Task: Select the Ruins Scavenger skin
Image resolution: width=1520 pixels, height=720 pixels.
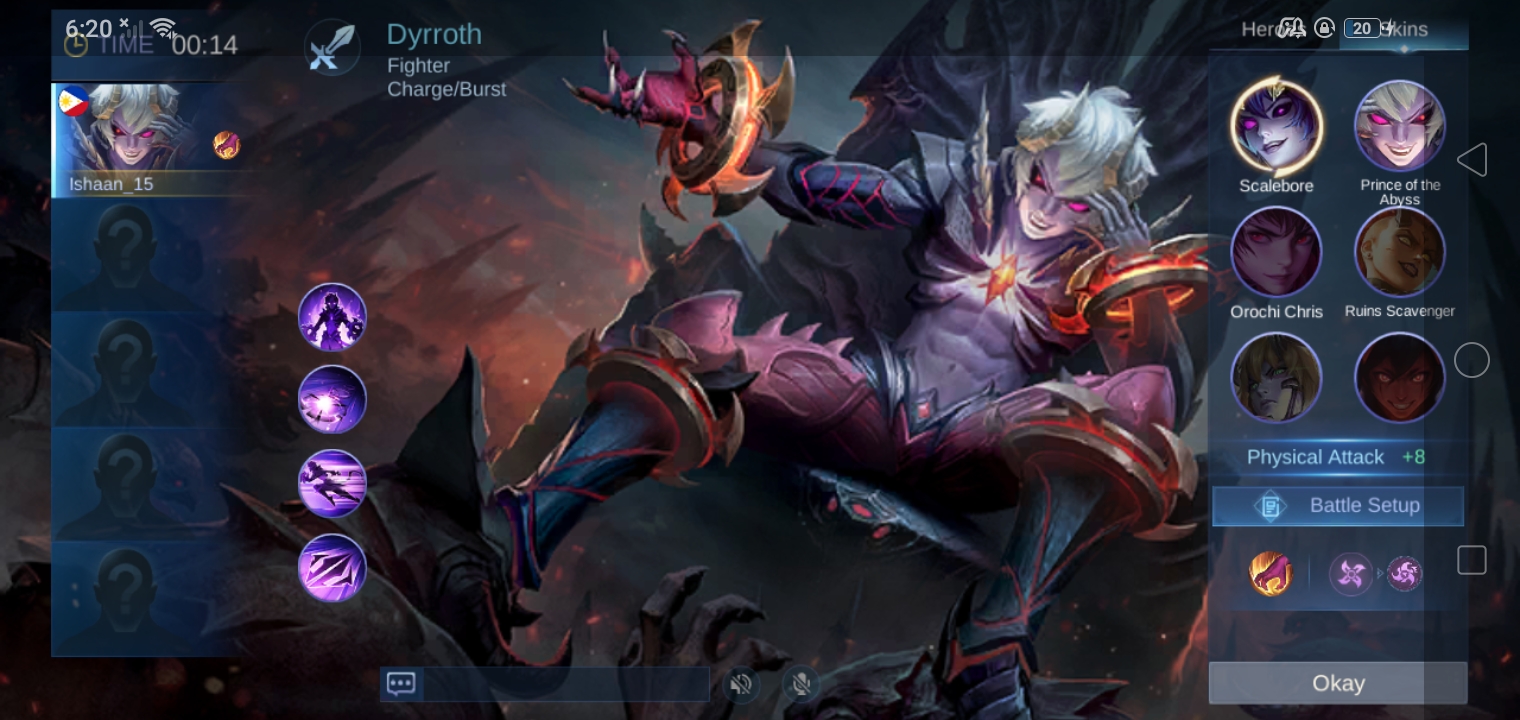Action: click(x=1399, y=253)
